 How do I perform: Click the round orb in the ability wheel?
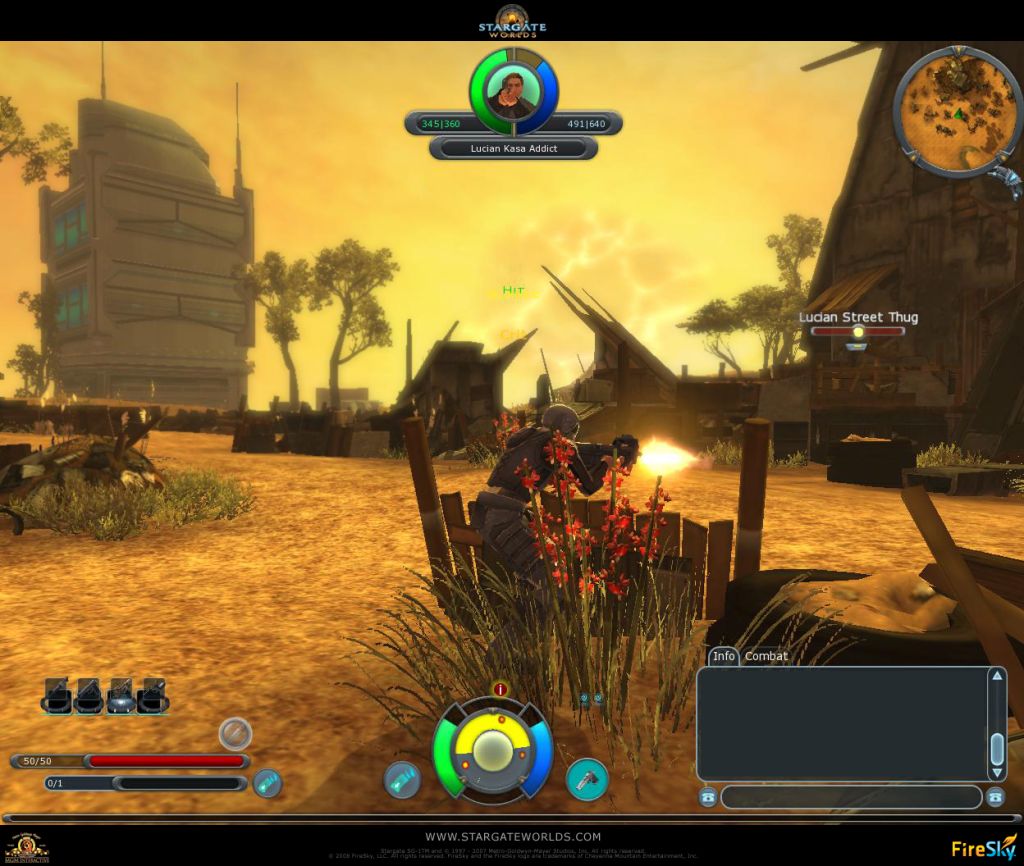492,750
